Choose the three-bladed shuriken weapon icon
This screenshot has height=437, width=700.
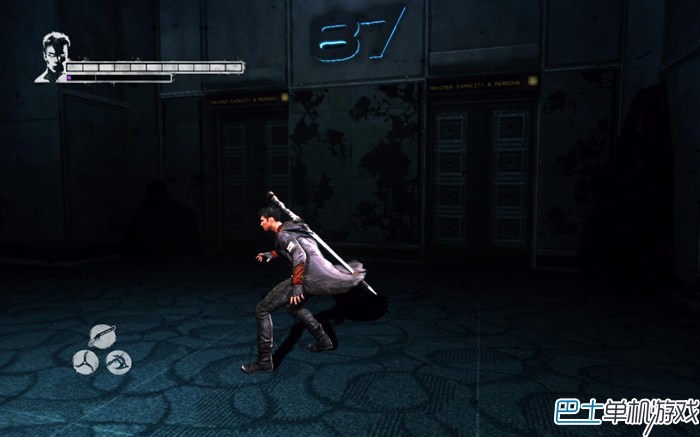pyautogui.click(x=85, y=361)
